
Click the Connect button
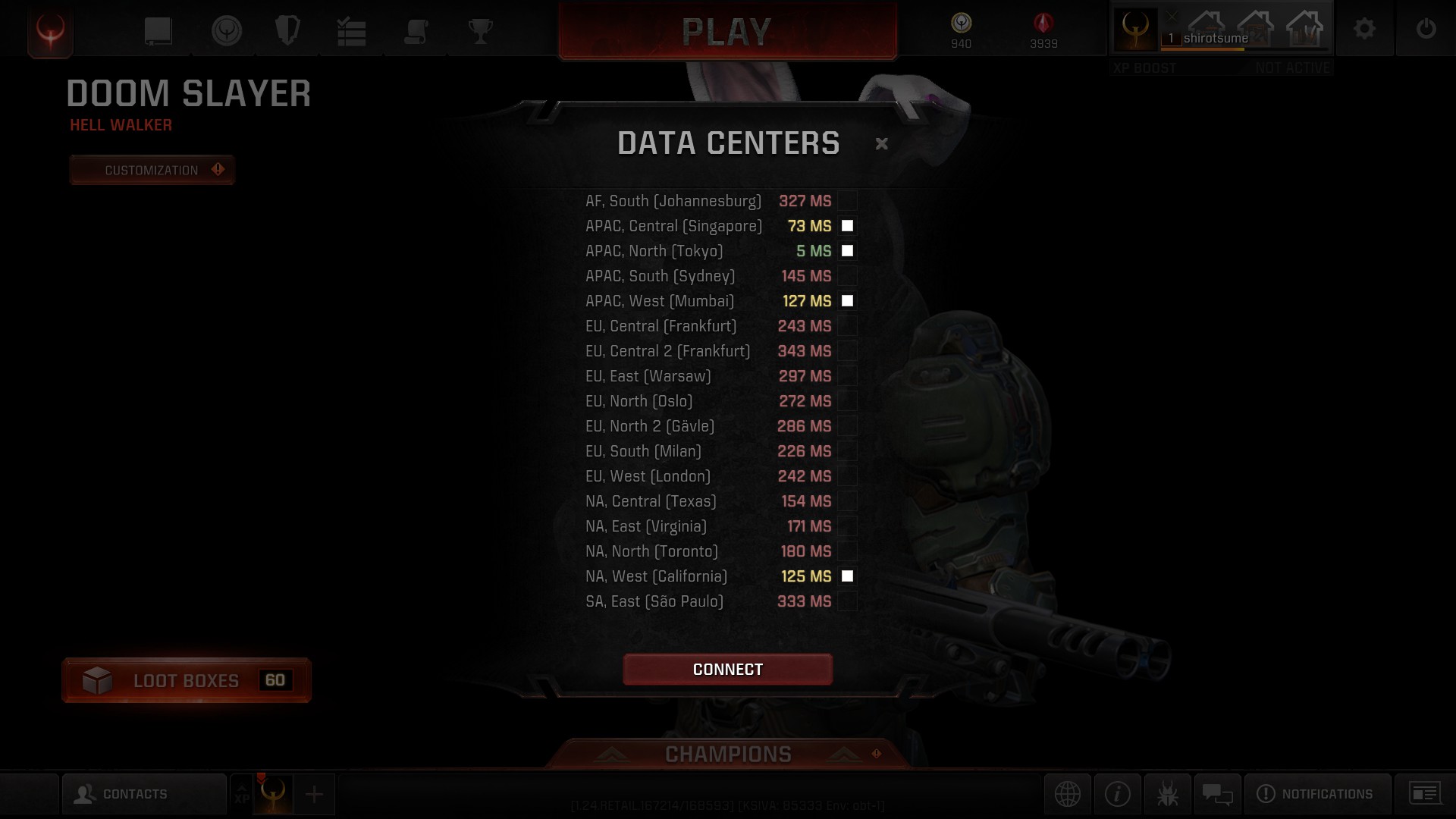click(x=727, y=669)
